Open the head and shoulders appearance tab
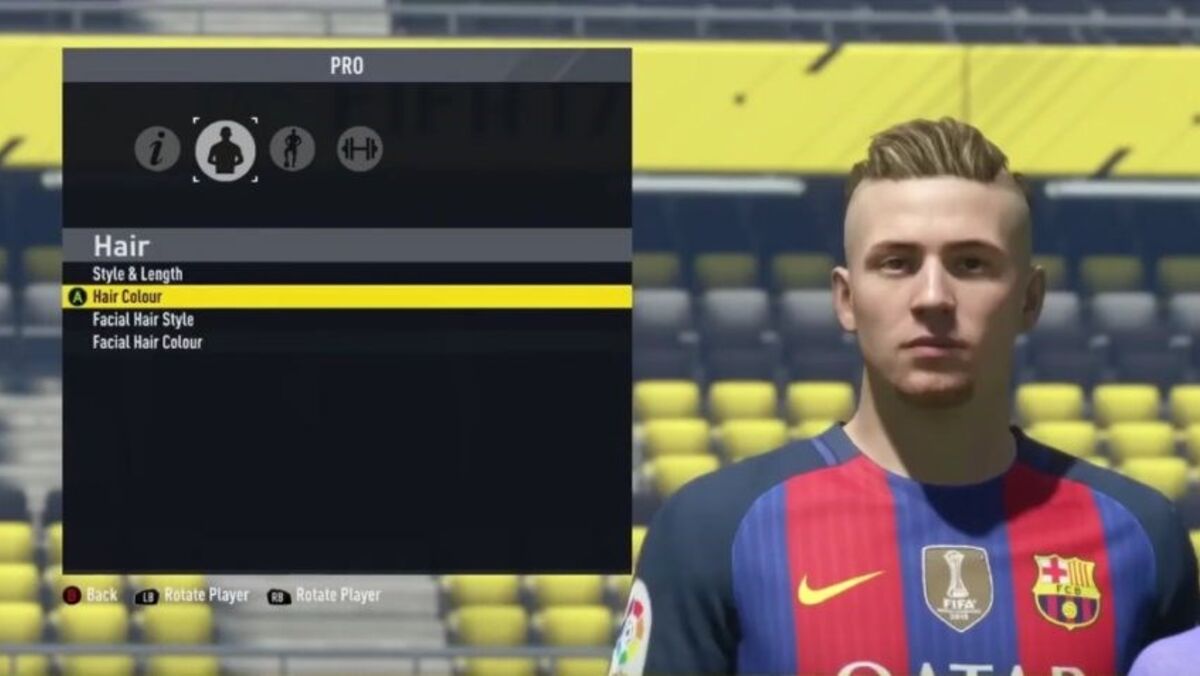The height and width of the screenshot is (676, 1200). pos(225,150)
